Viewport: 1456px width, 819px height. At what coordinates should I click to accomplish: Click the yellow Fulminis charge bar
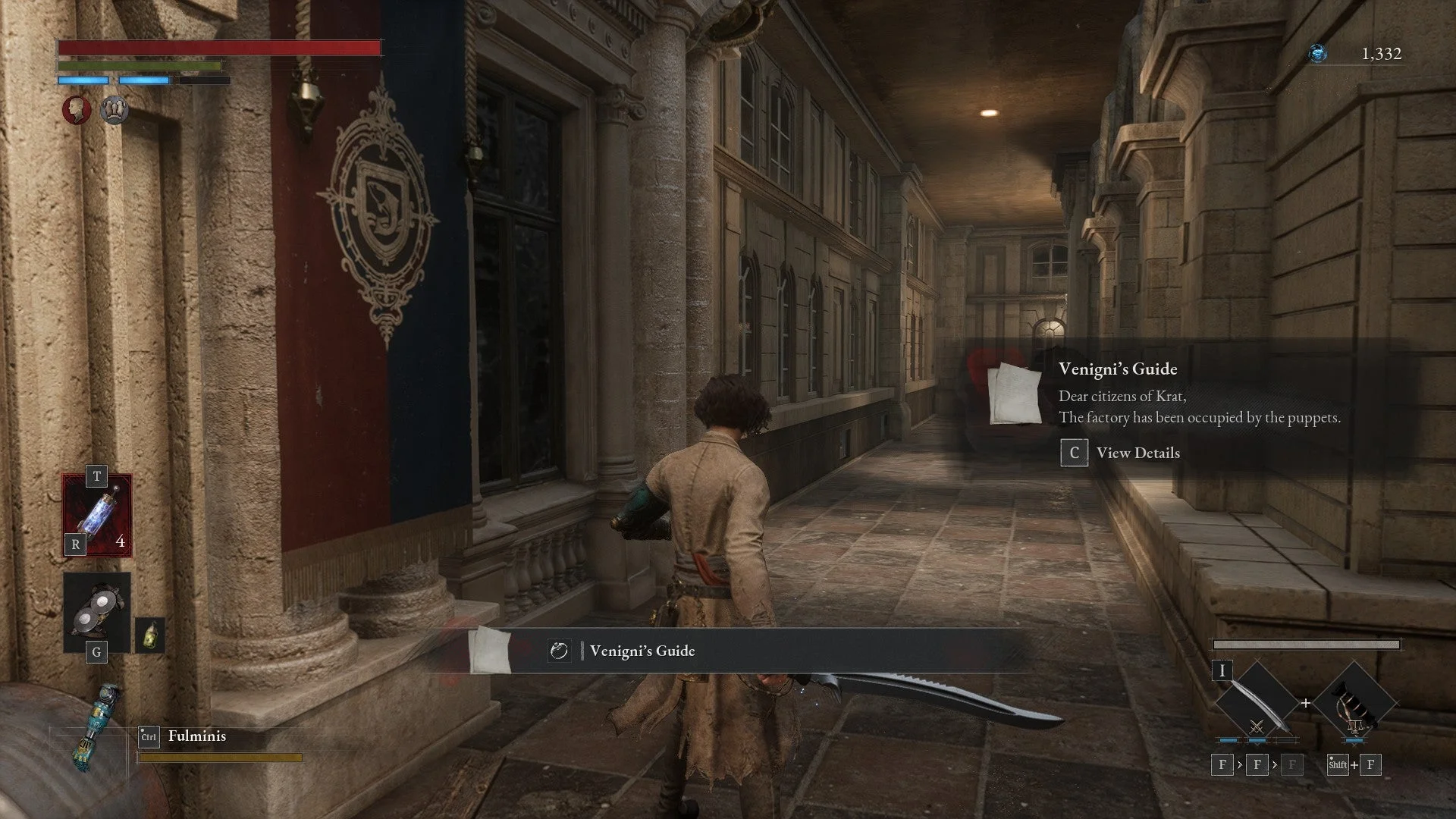click(x=220, y=756)
